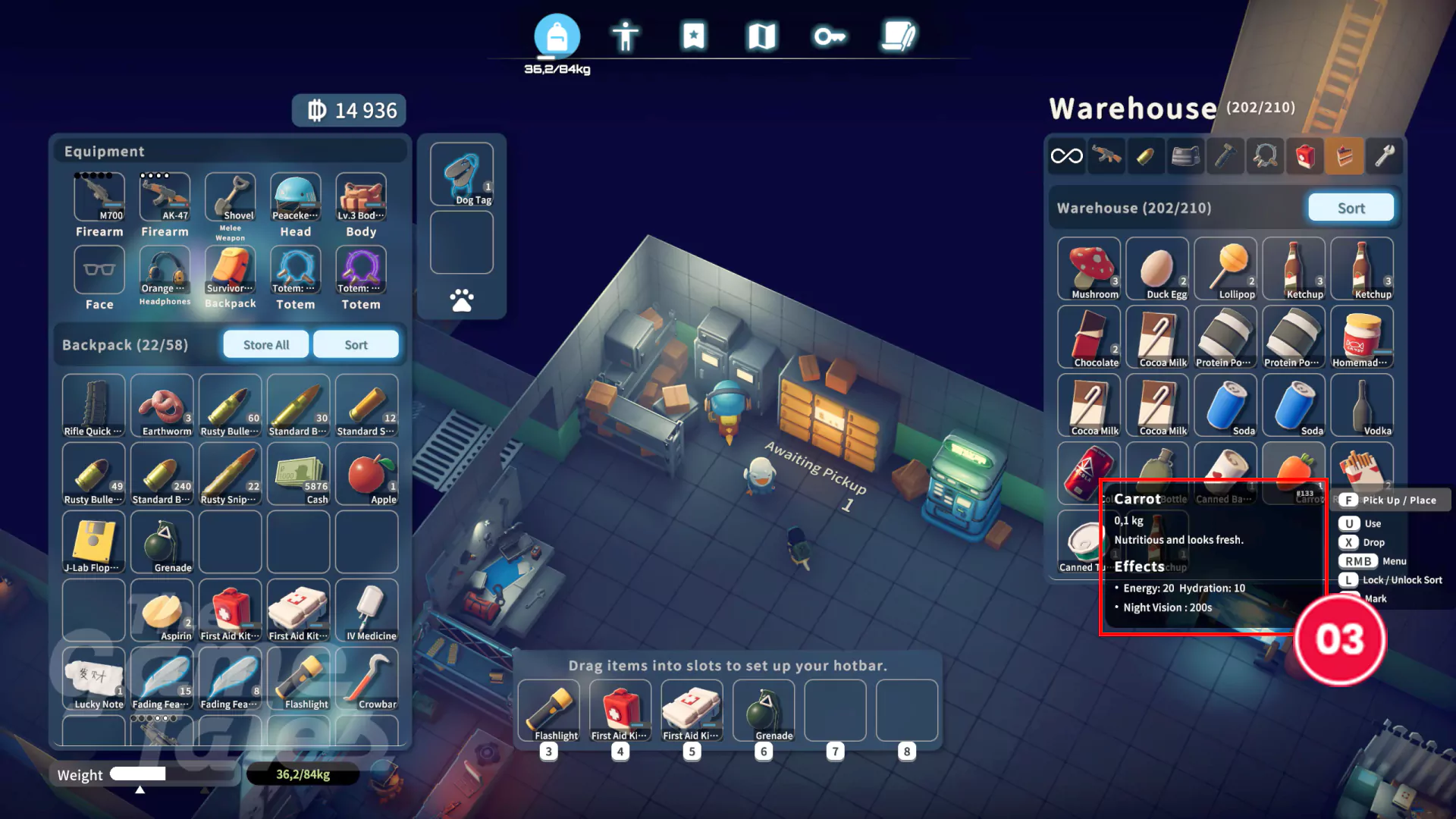
Task: Choose the Apple in the backpack
Action: (x=367, y=475)
